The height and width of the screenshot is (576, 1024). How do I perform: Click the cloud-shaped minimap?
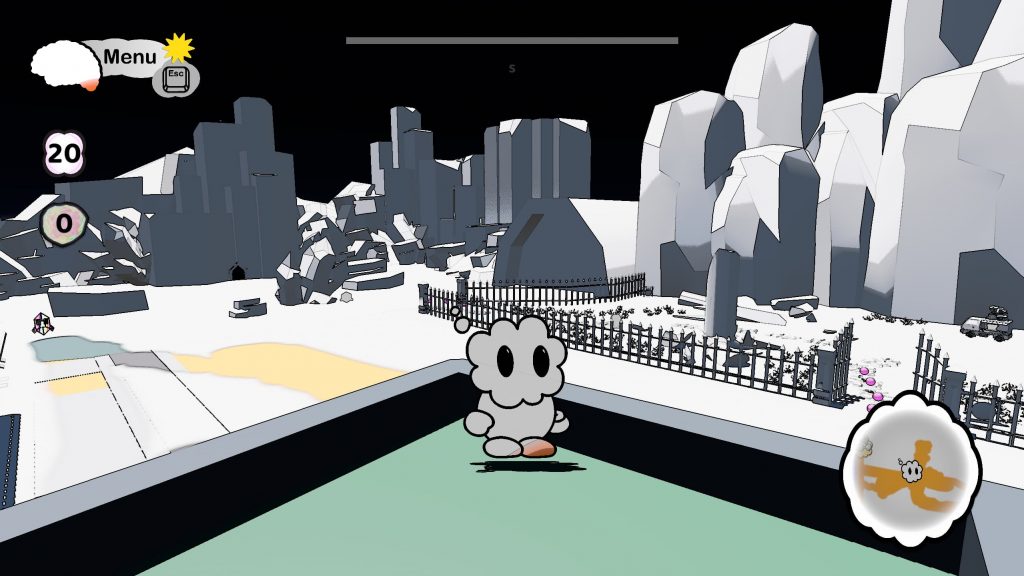tap(905, 468)
